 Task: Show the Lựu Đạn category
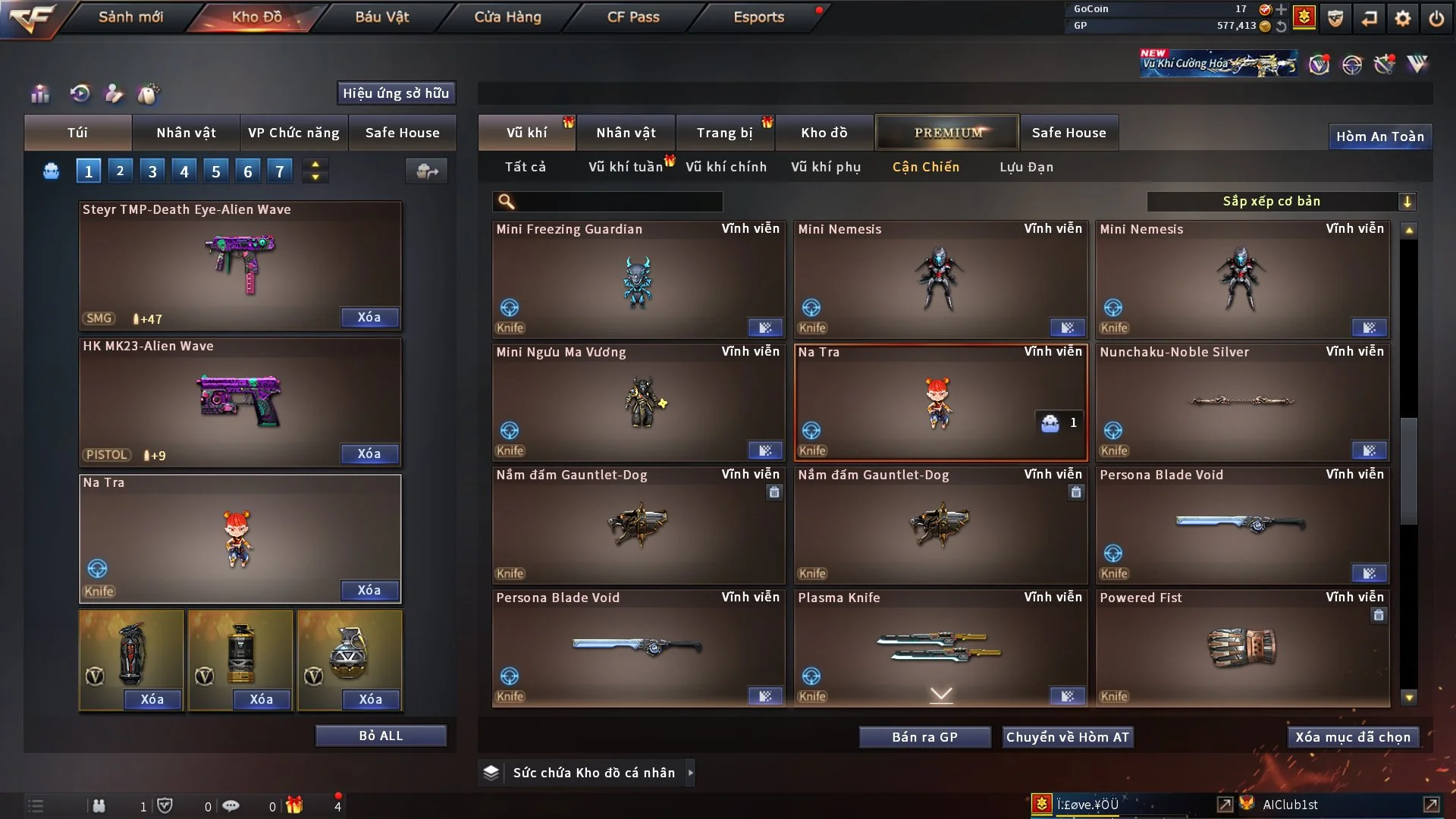[1026, 167]
